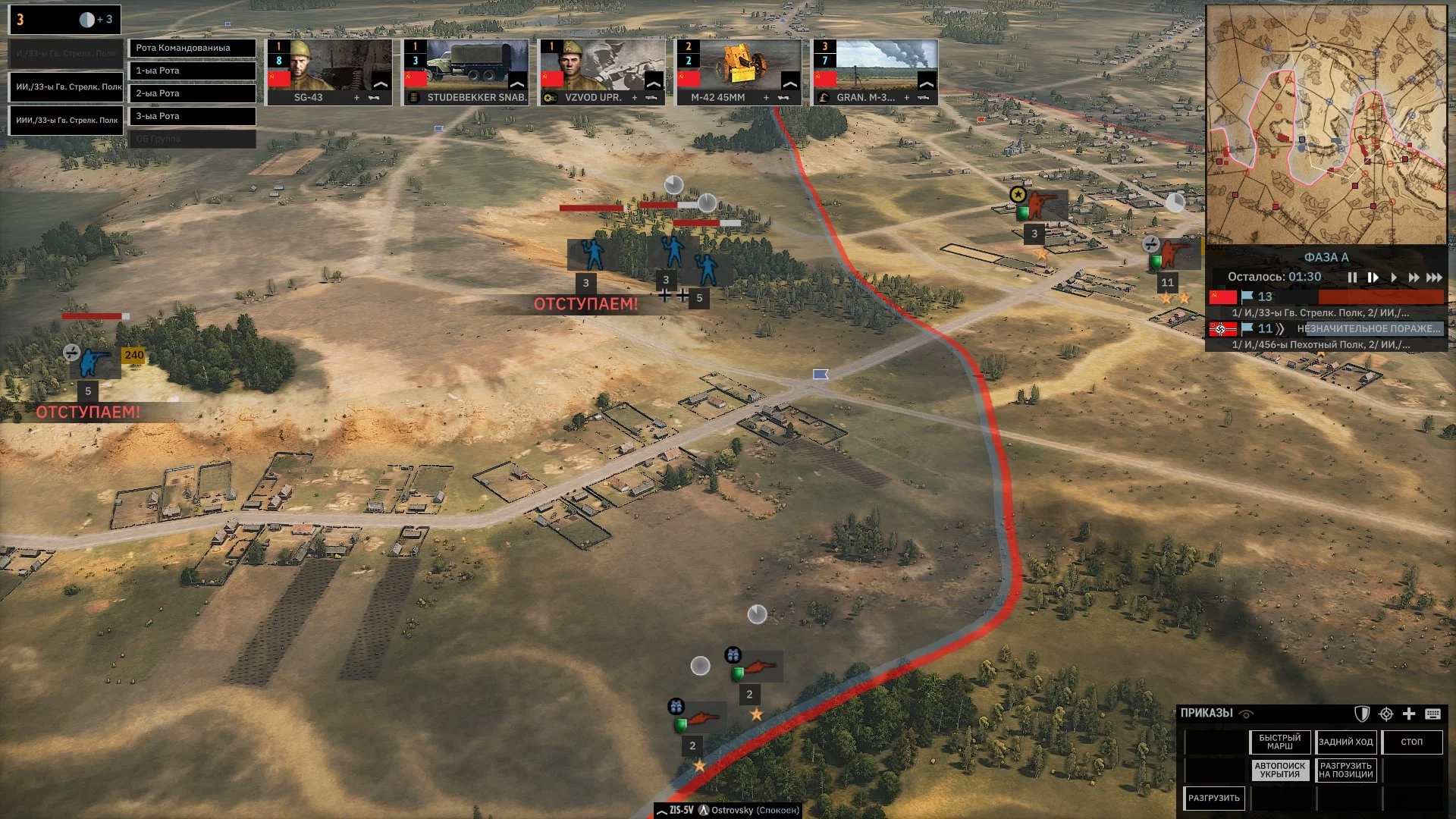Switch to ИИ,/33-ы Гв. Стрелк. Полк battalion
Screen dimensions: 1456x819
[x=66, y=86]
